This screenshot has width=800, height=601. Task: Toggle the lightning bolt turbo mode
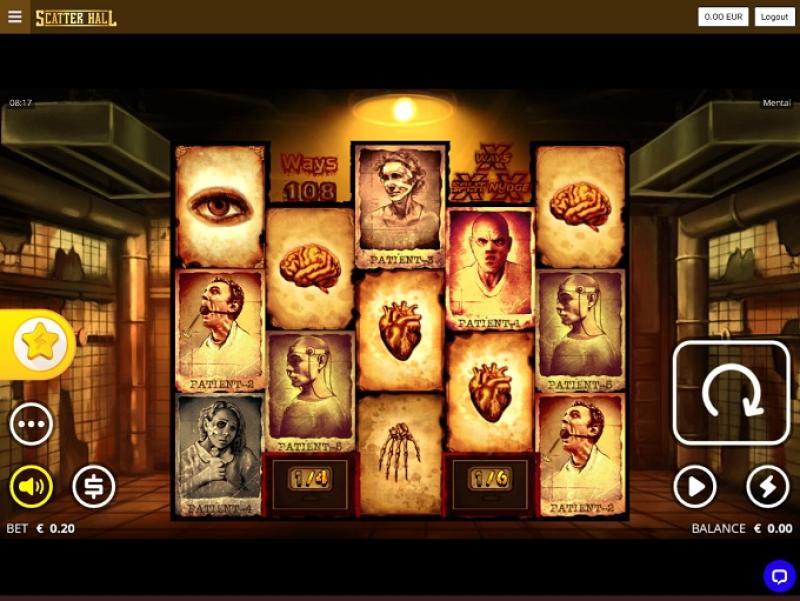coord(768,487)
